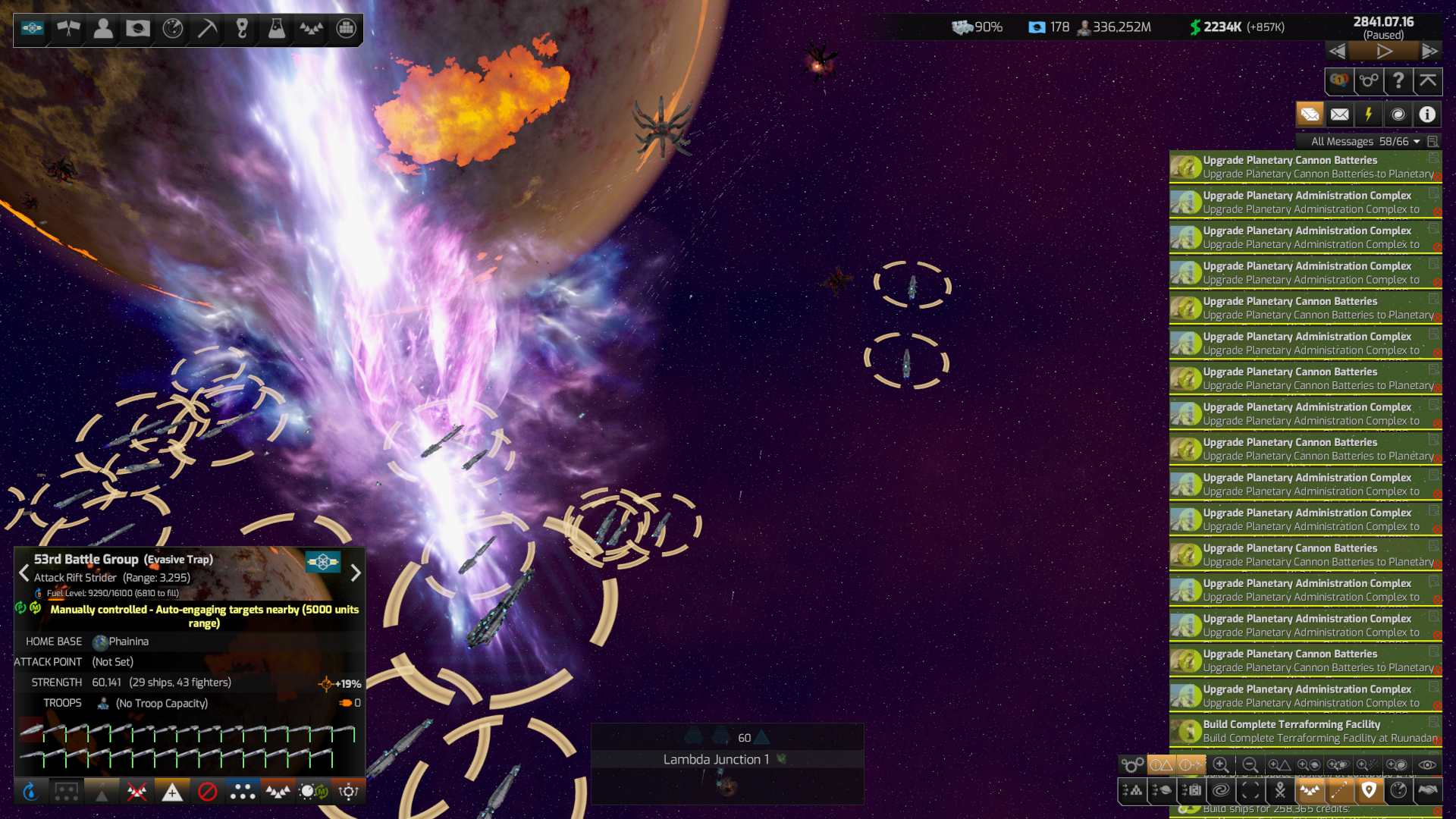Open the Build Complete Terraforming Facility message

(x=1304, y=730)
